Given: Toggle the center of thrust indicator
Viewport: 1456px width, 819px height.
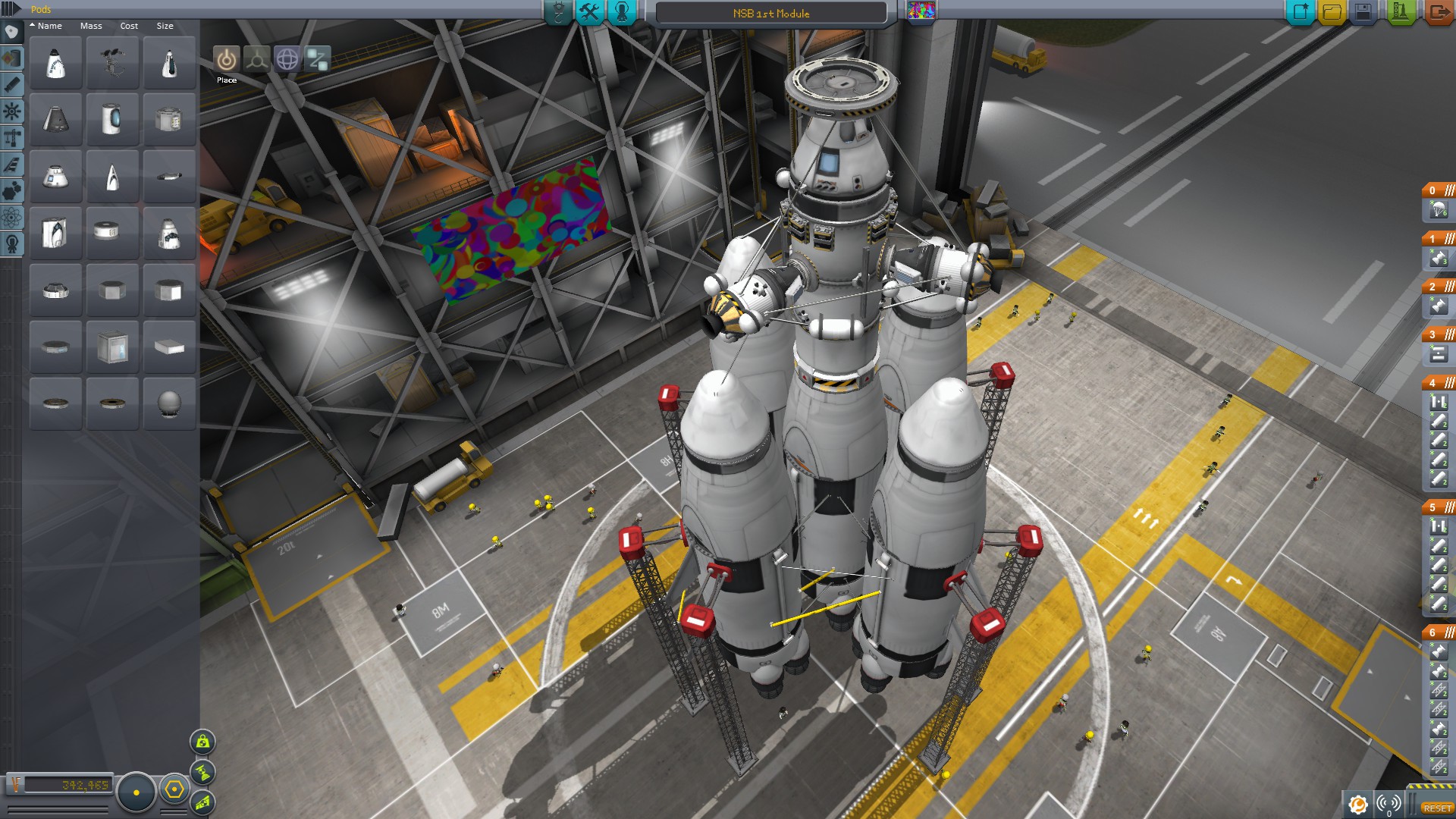Looking at the screenshot, I should click(203, 772).
